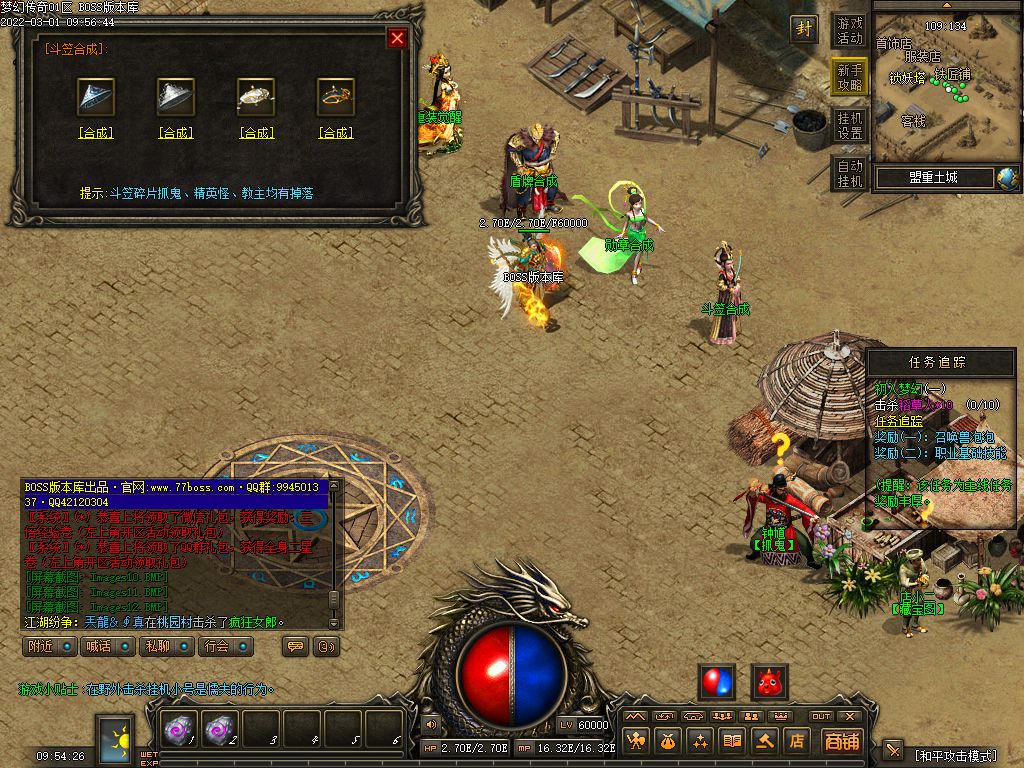Close the 斗笠合成 crafting window
Image resolution: width=1024 pixels, height=768 pixels.
[x=397, y=39]
